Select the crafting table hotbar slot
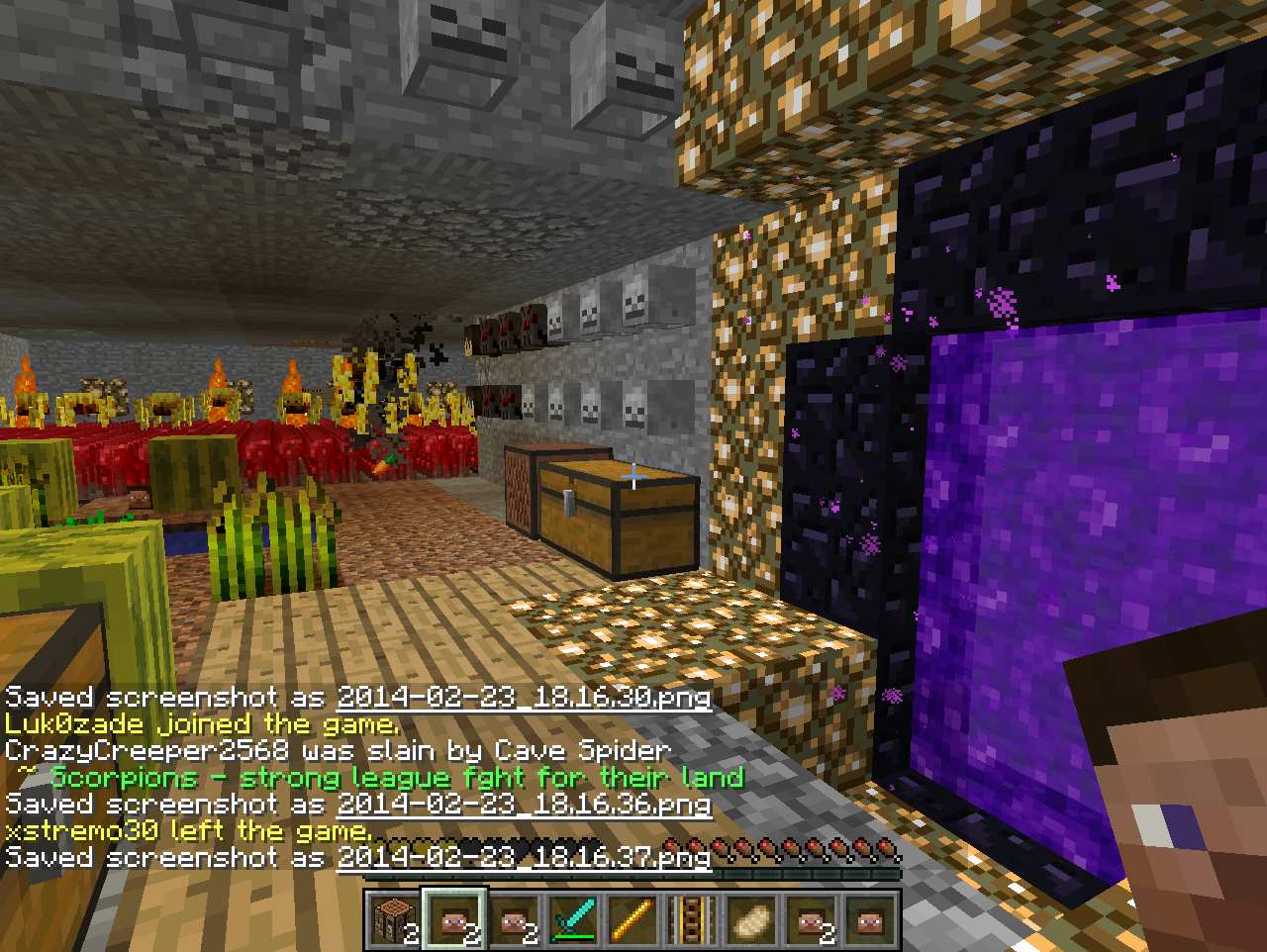Image resolution: width=1267 pixels, height=952 pixels. [392, 919]
